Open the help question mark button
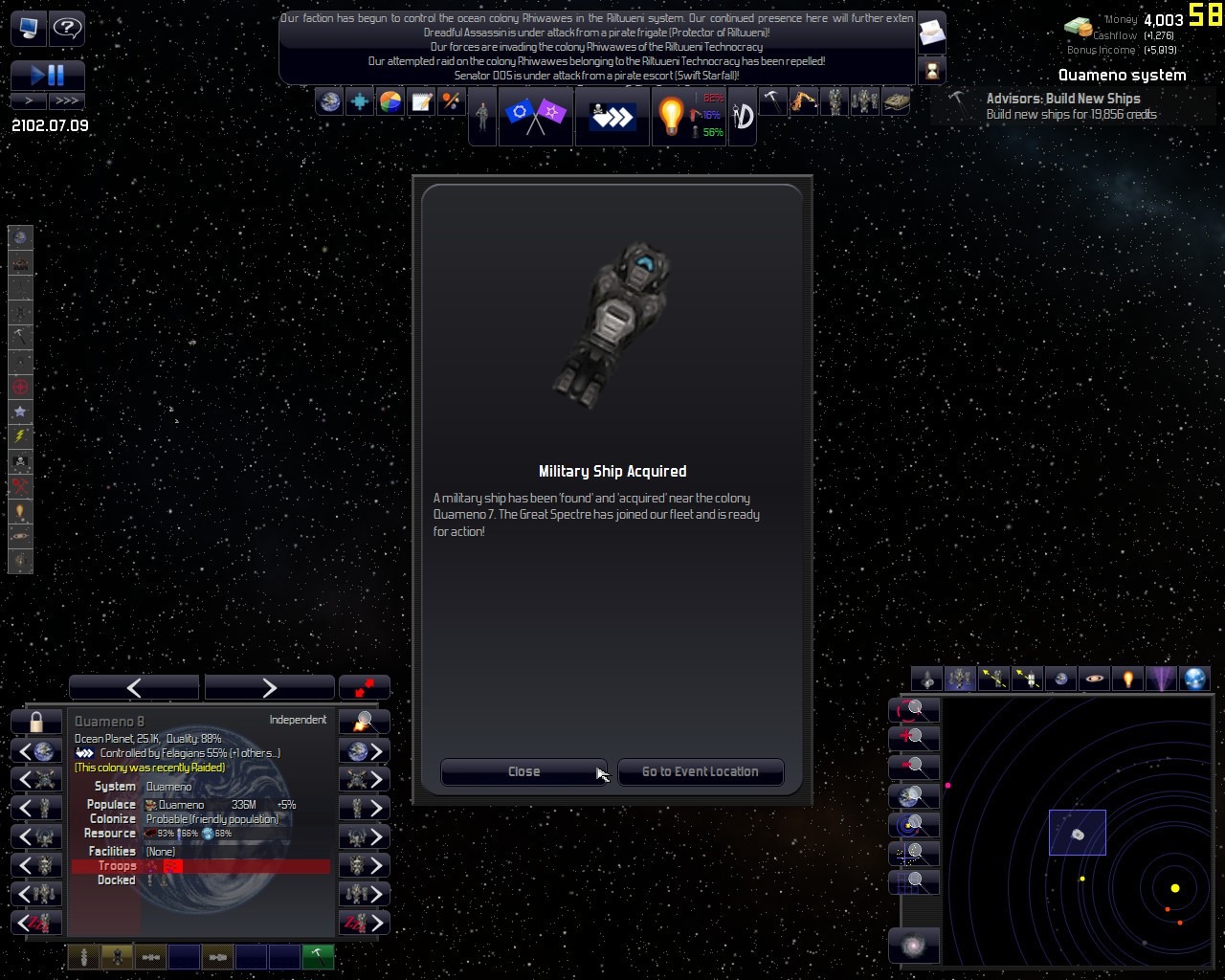This screenshot has height=980, width=1225. pos(66,28)
